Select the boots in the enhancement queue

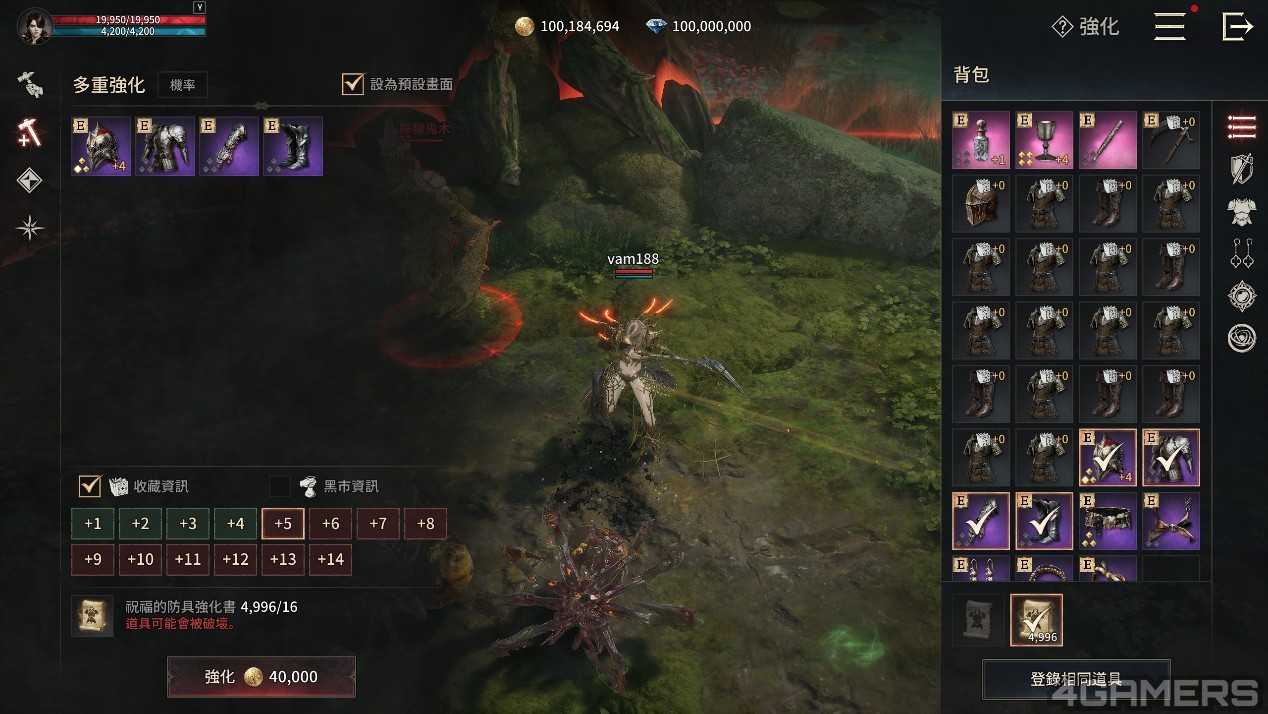point(293,146)
